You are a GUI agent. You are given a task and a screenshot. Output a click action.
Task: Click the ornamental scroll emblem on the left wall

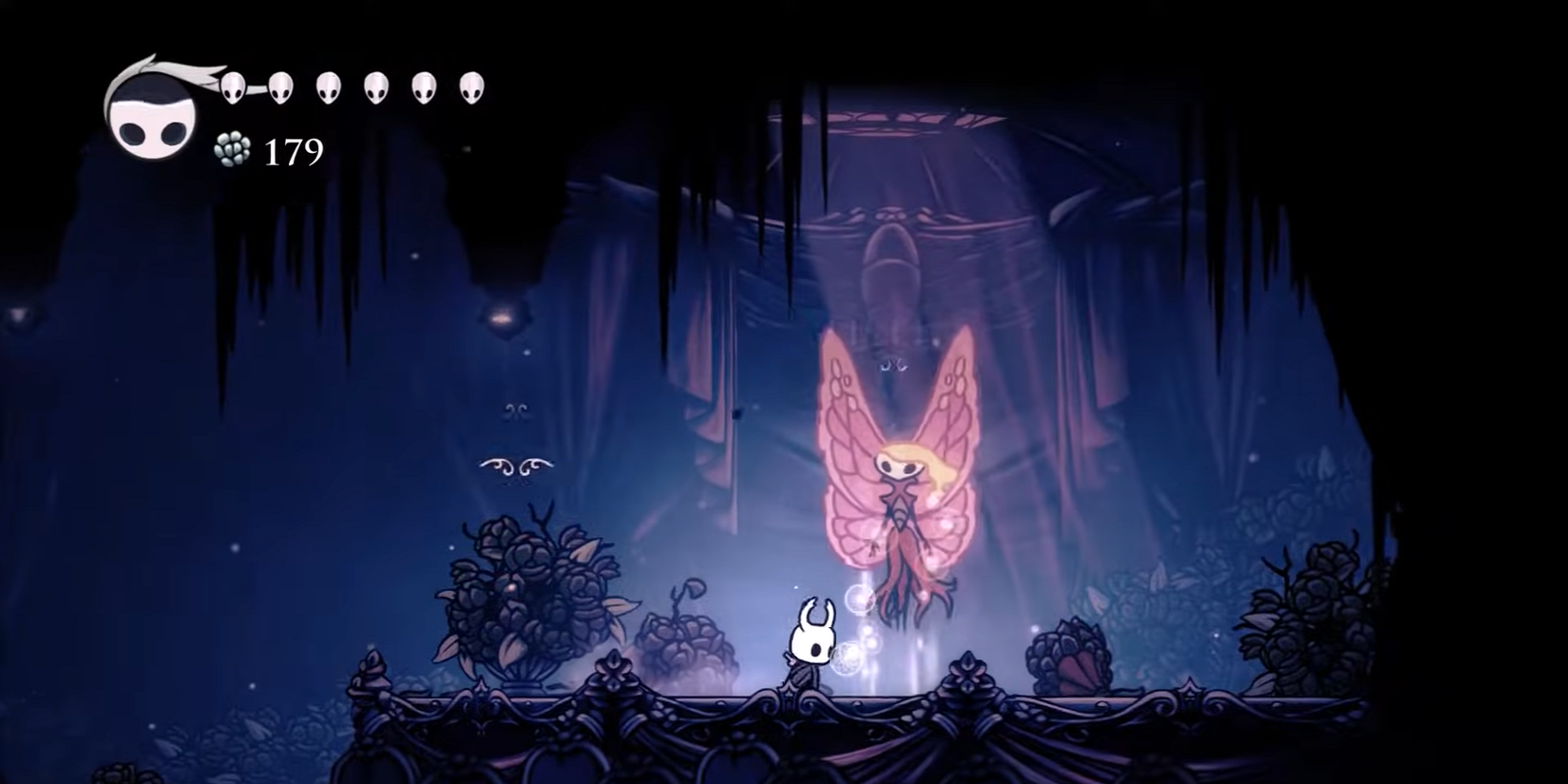(x=518, y=466)
